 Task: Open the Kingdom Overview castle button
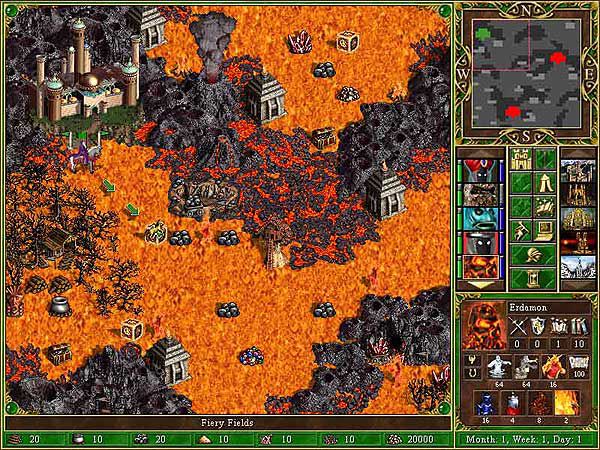coord(522,159)
